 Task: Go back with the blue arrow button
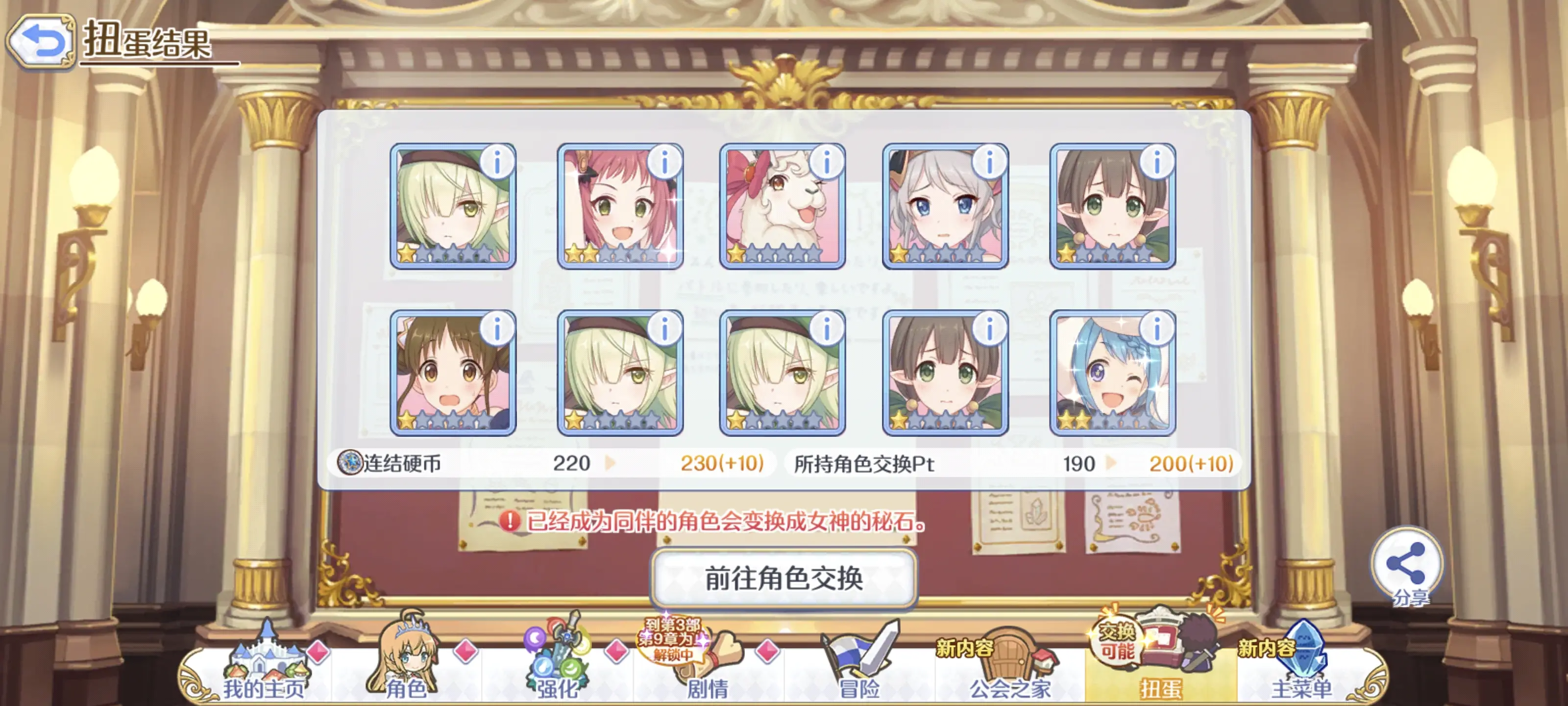[x=41, y=41]
